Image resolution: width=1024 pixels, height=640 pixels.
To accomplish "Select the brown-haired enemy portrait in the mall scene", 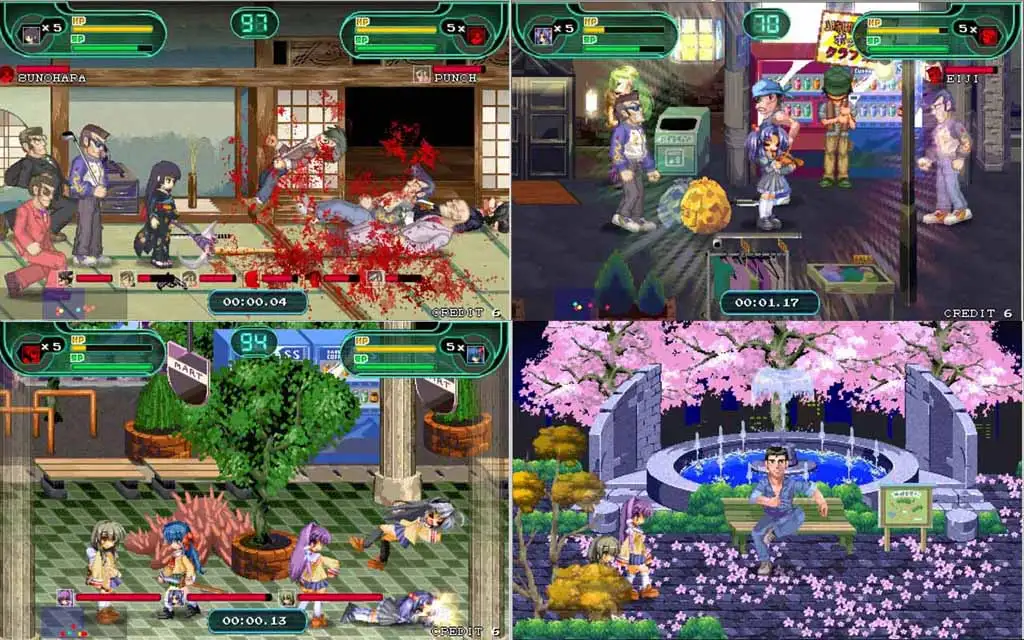I will click(x=287, y=598).
